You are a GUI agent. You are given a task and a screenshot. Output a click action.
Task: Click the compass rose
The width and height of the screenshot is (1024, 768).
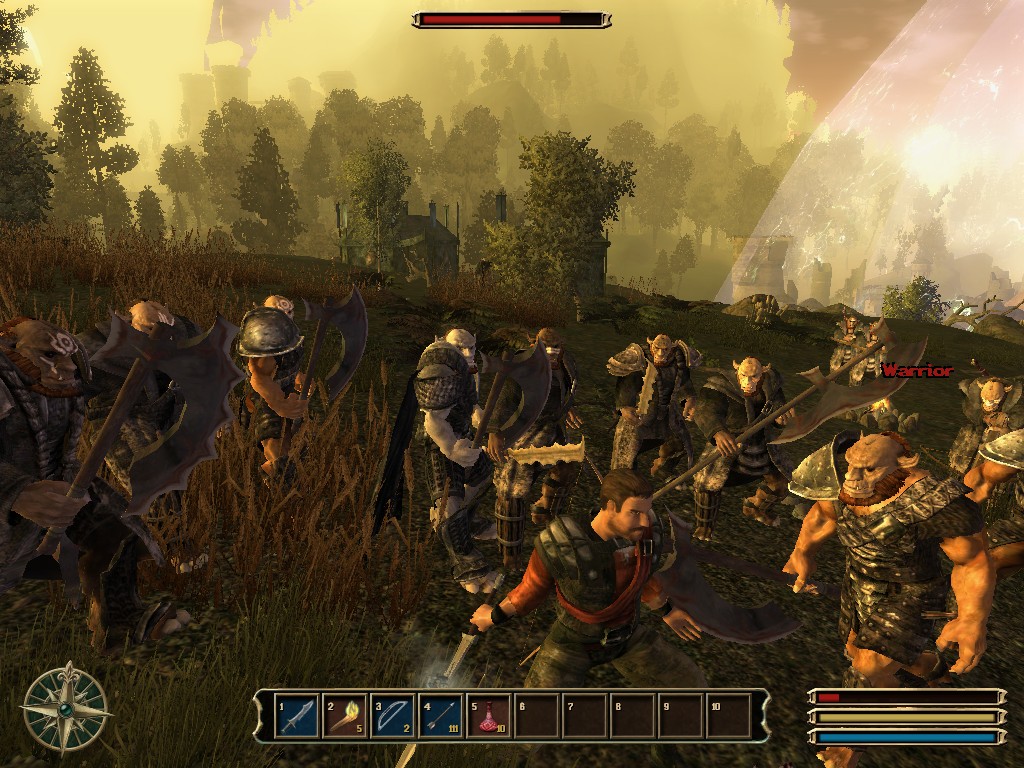click(66, 709)
